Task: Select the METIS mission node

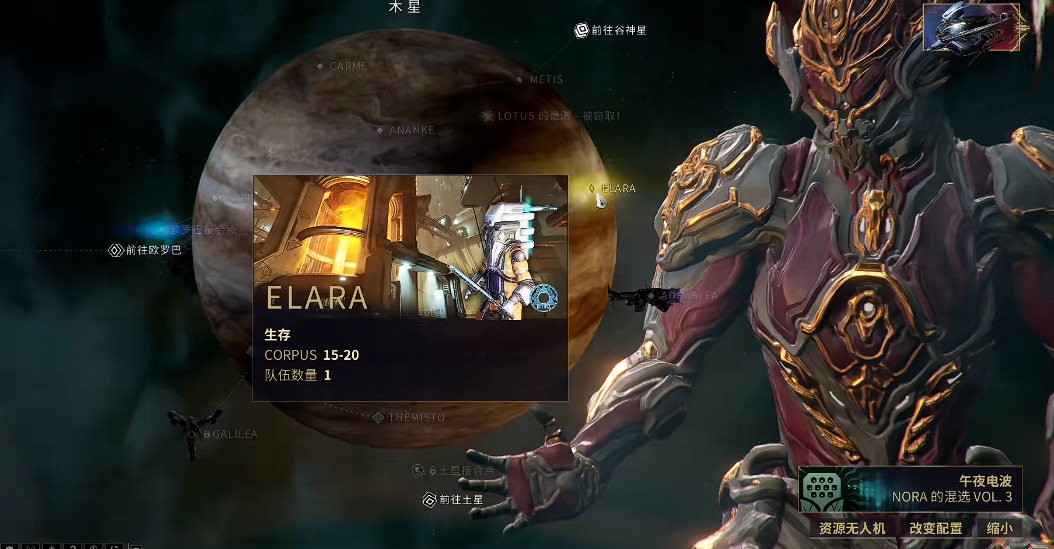Action: (521, 79)
